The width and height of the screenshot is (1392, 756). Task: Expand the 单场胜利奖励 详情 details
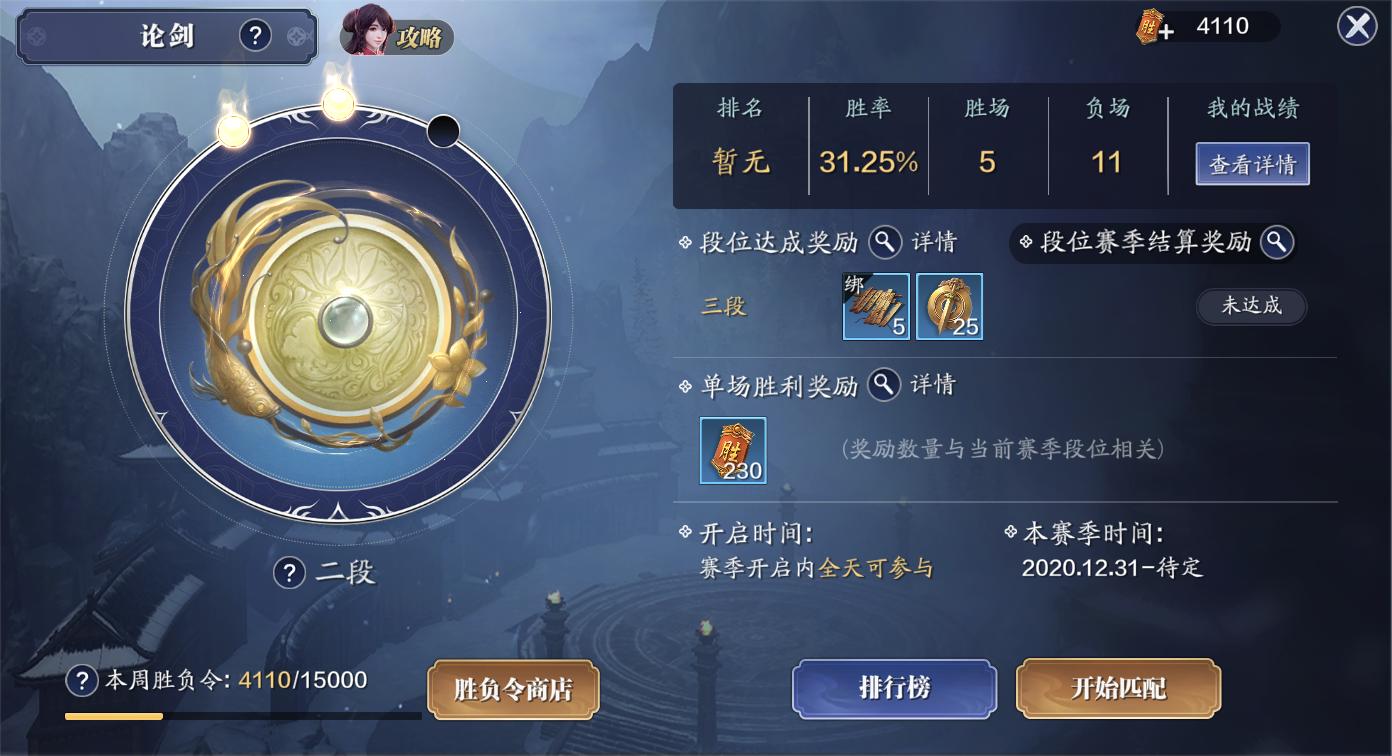932,384
